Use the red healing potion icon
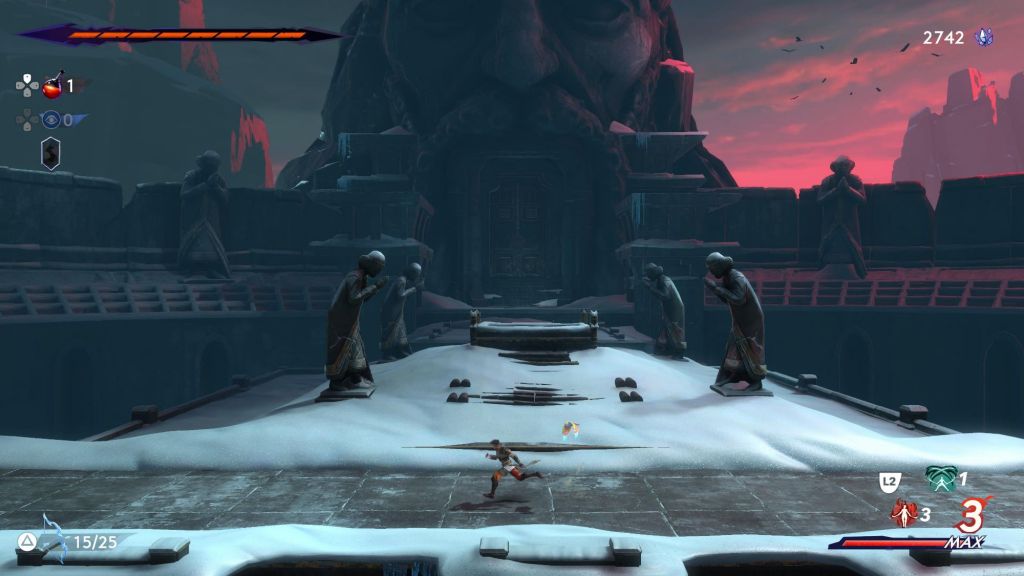This screenshot has width=1024, height=576. point(52,86)
